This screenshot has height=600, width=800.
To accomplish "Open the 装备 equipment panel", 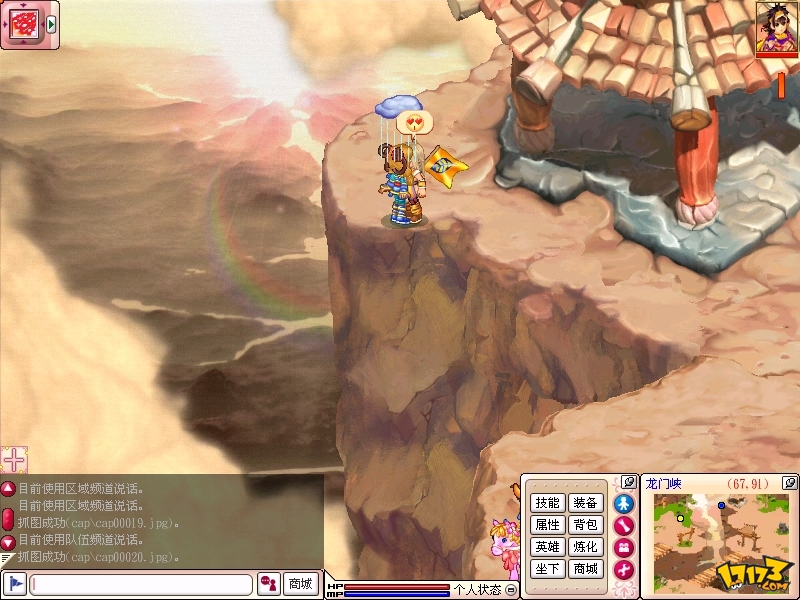I will point(585,503).
